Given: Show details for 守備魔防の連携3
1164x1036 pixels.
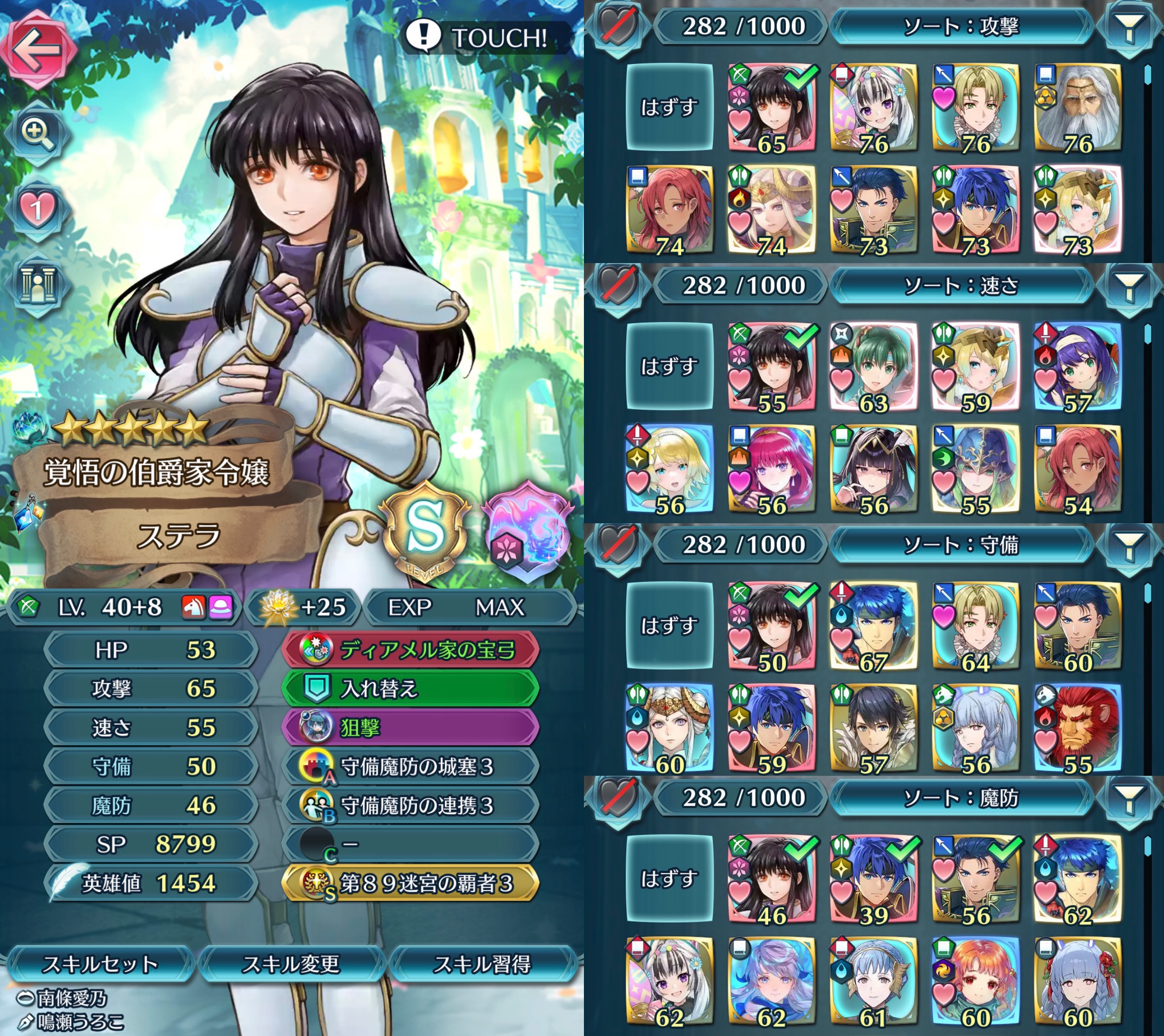Looking at the screenshot, I should (x=410, y=805).
